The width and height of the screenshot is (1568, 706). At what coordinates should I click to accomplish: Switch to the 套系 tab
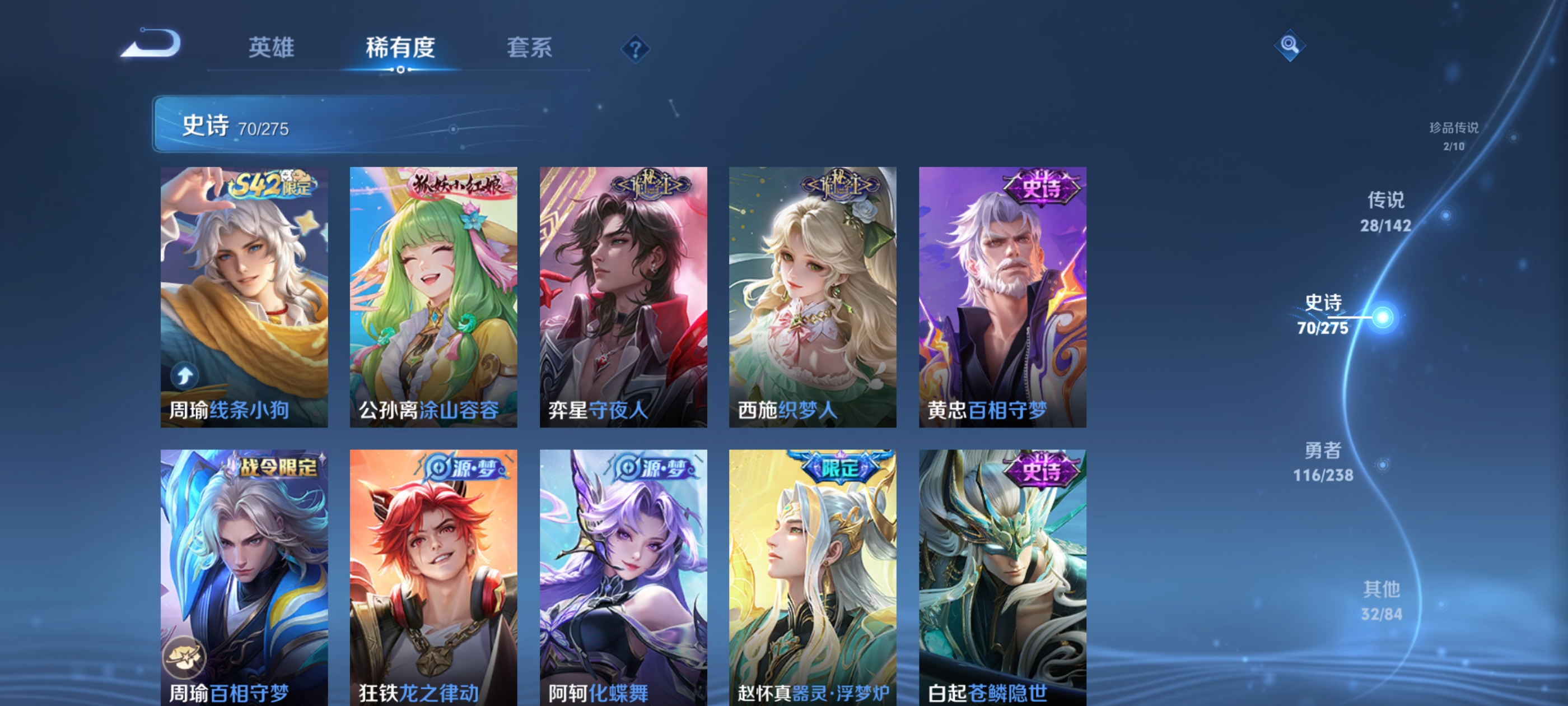[531, 49]
